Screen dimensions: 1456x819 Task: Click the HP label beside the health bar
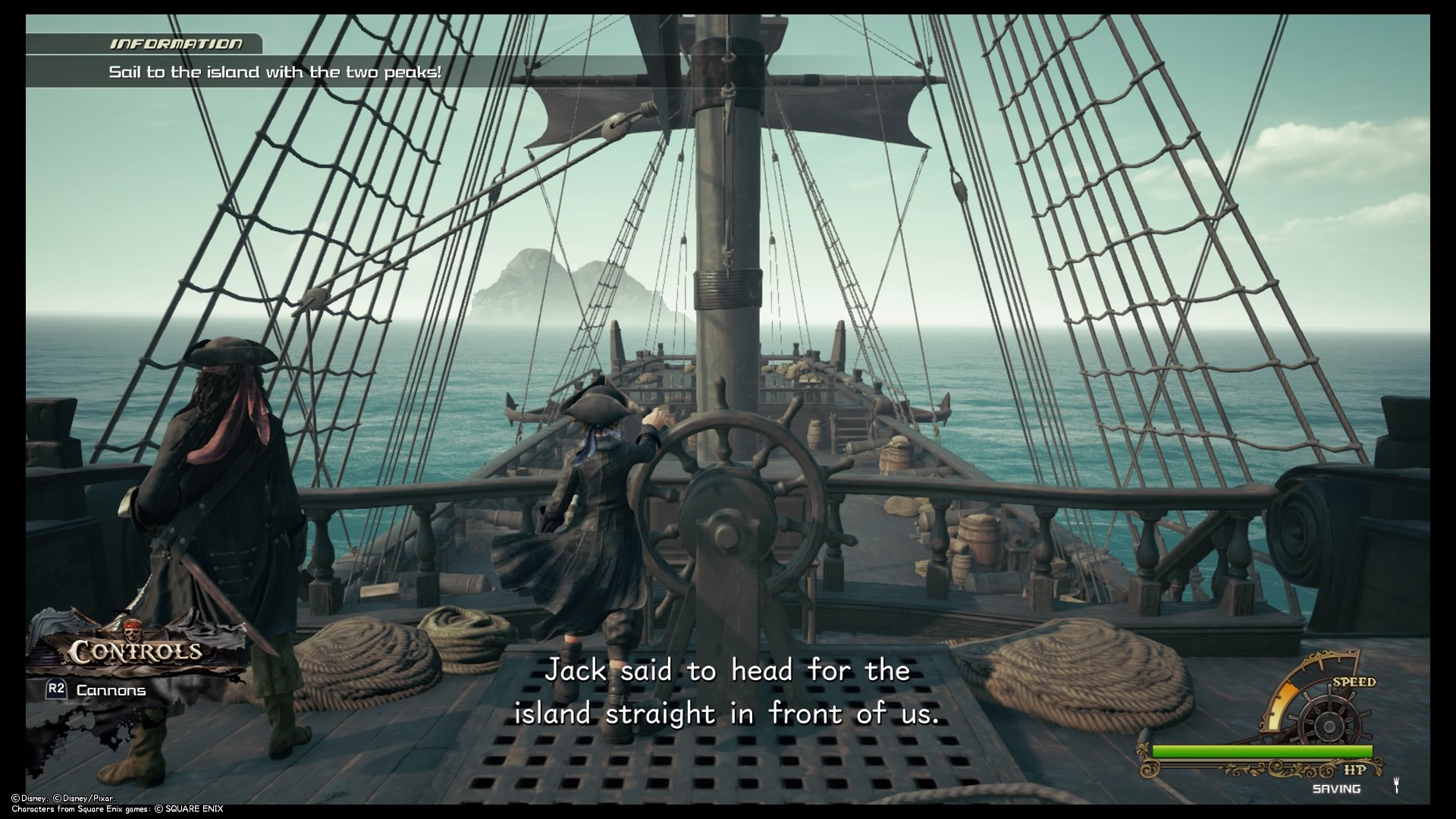(x=1355, y=769)
